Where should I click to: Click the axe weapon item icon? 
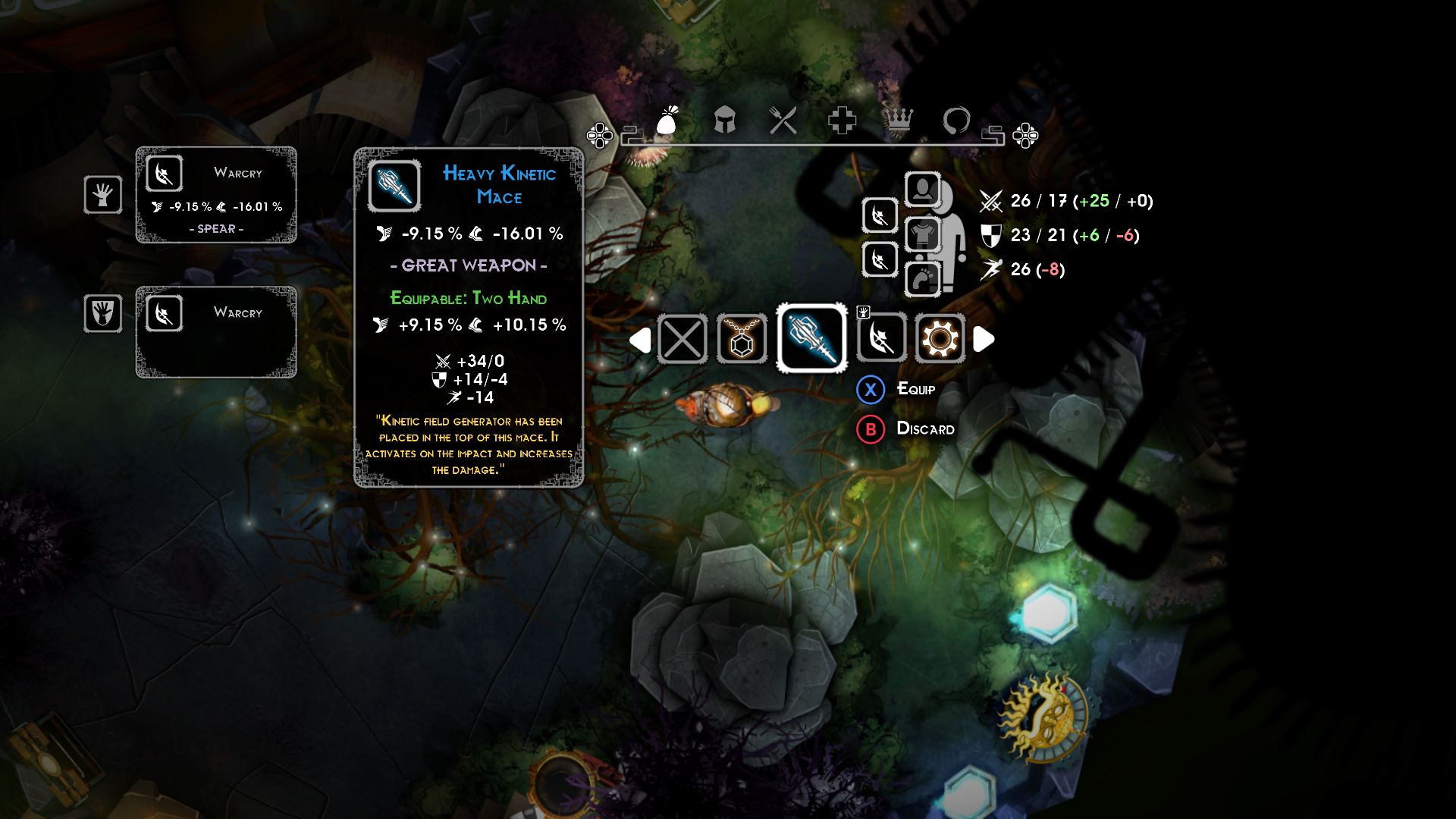point(880,340)
